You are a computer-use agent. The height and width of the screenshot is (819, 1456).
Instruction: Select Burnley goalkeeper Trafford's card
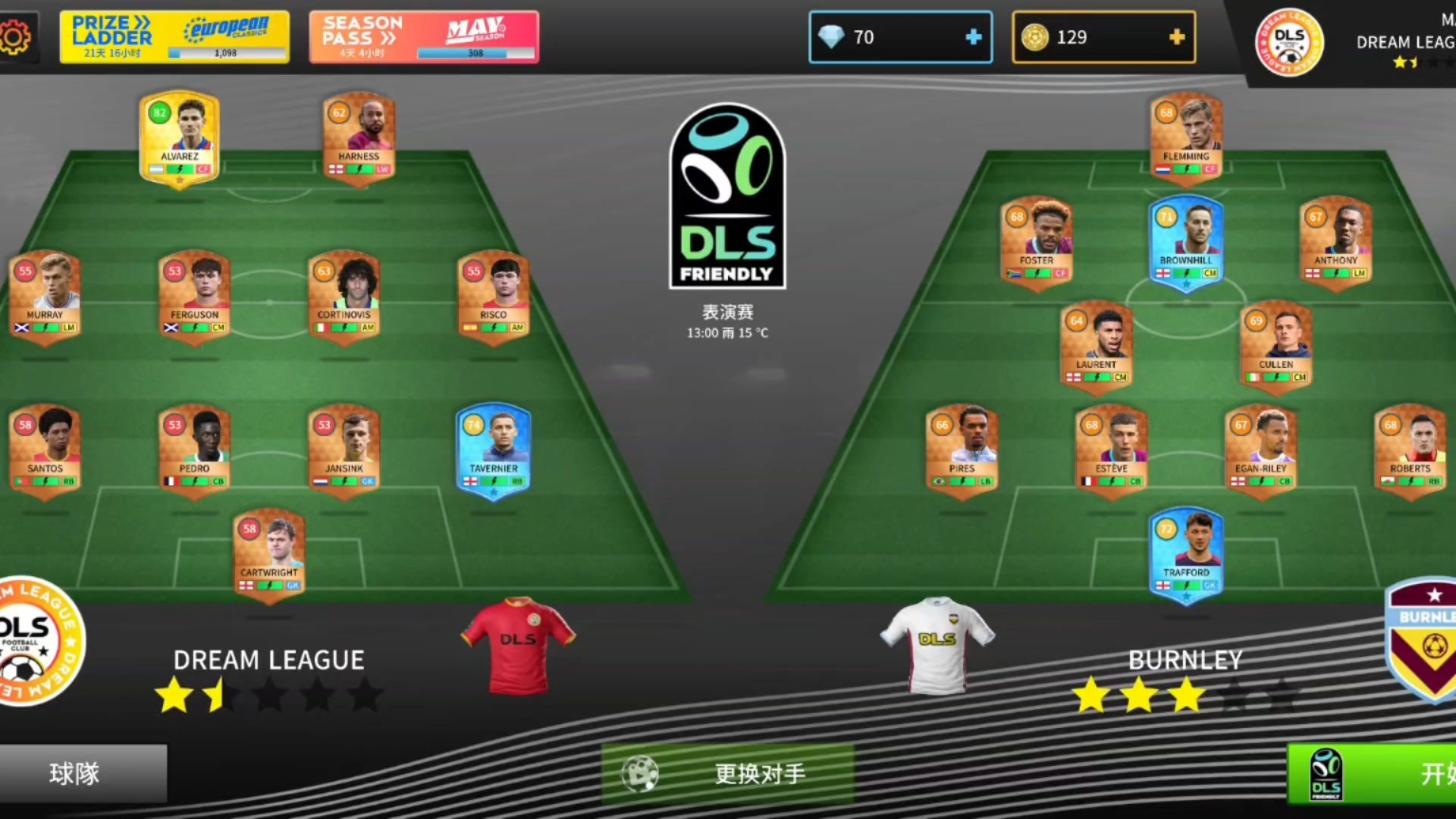1186,555
